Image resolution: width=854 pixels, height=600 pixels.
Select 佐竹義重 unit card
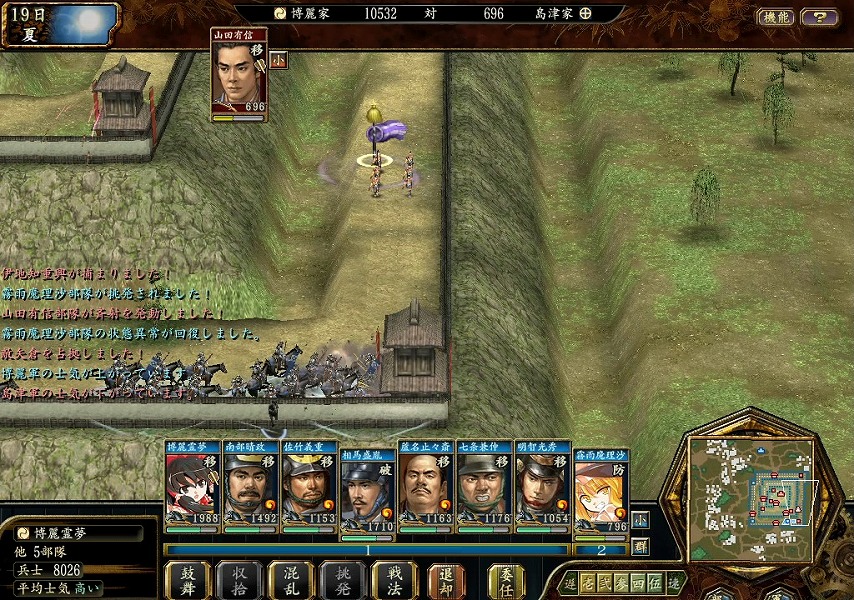(x=309, y=484)
